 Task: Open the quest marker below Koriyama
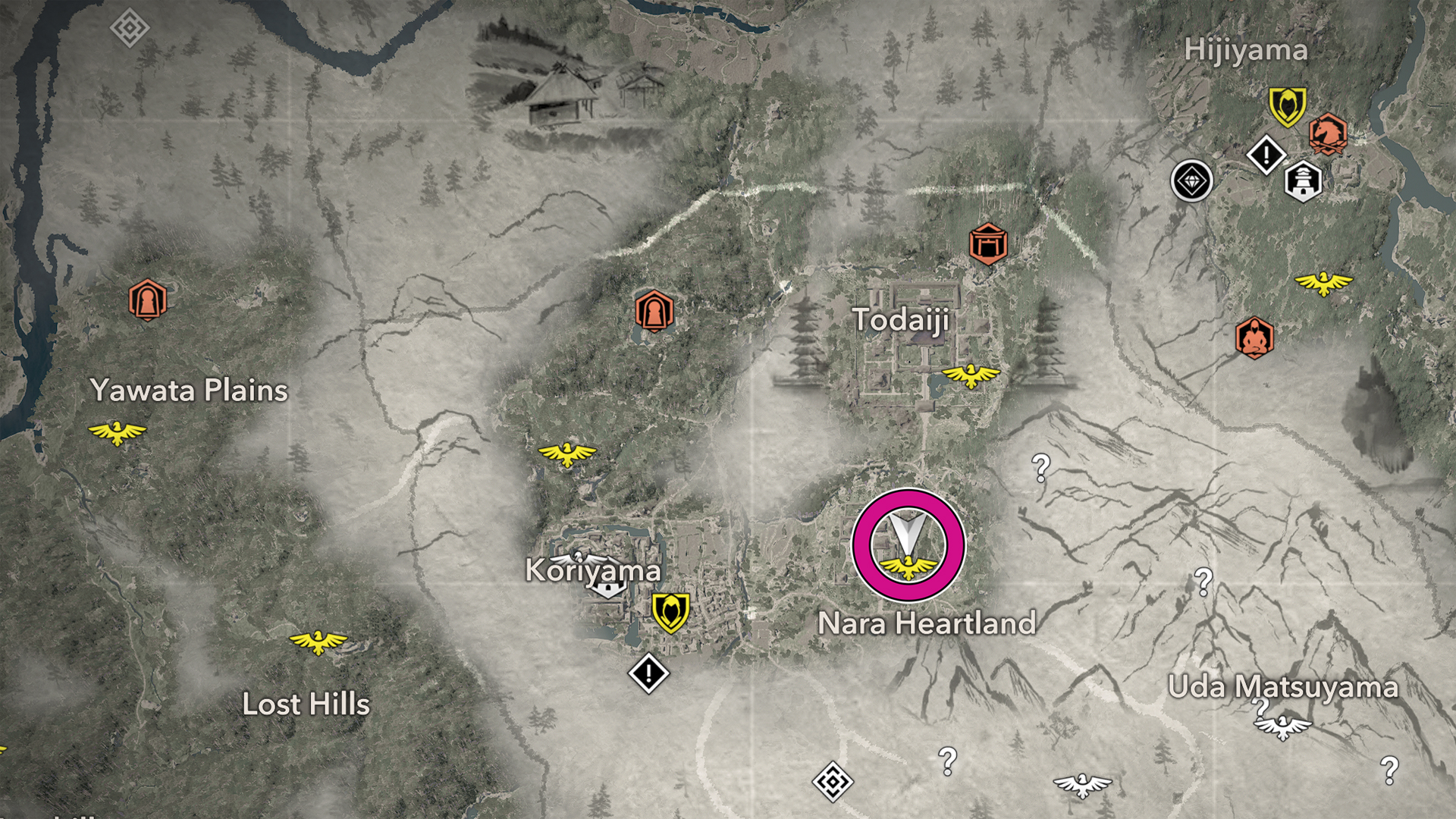coord(648,673)
